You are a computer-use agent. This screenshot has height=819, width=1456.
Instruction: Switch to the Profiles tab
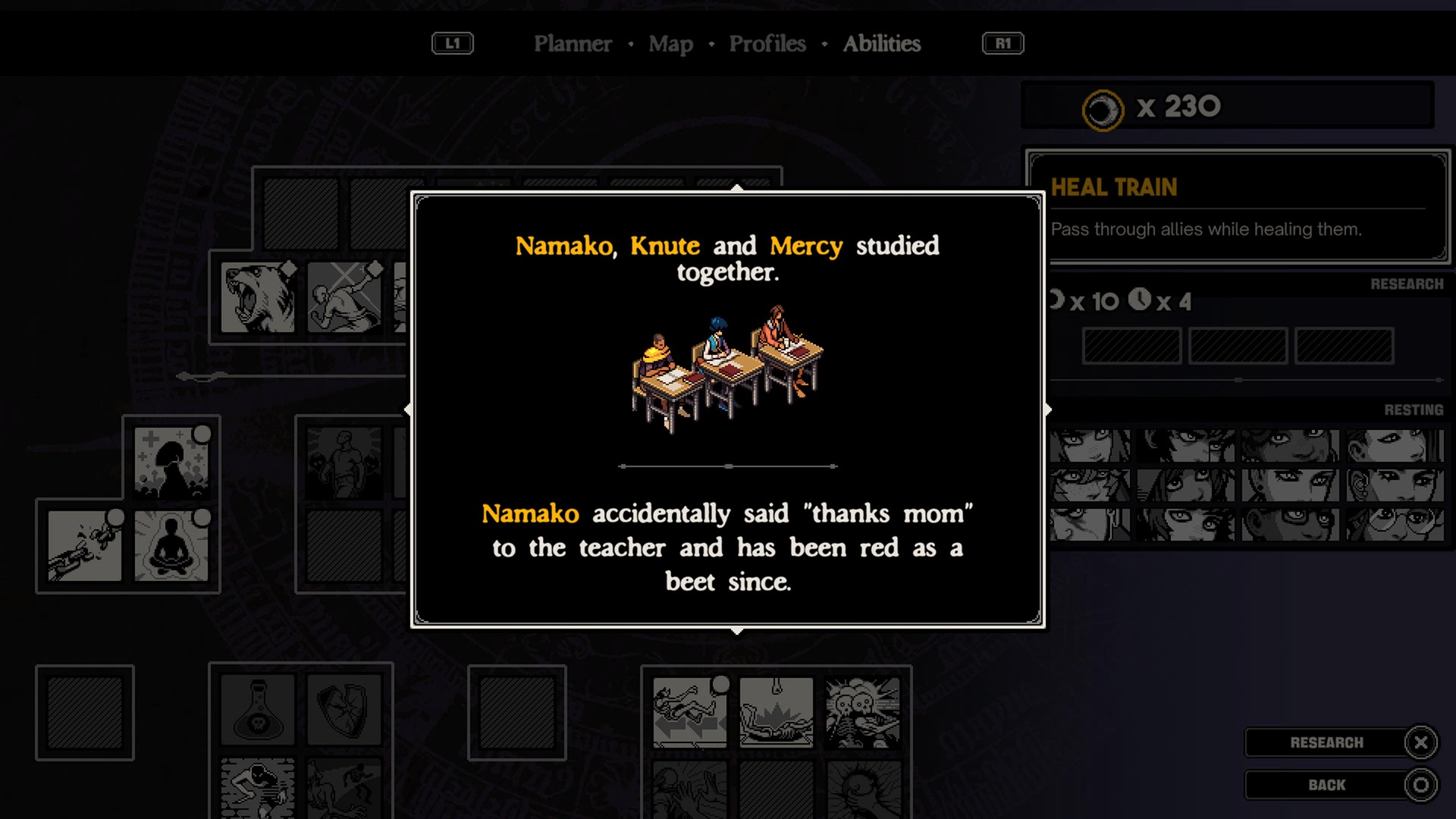(x=767, y=44)
